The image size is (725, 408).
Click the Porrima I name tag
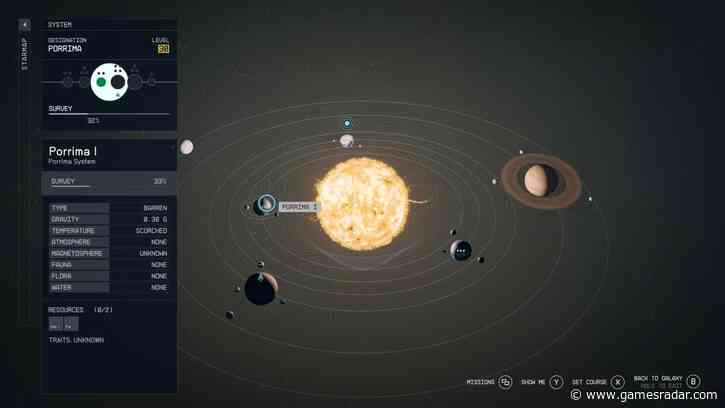pos(299,207)
